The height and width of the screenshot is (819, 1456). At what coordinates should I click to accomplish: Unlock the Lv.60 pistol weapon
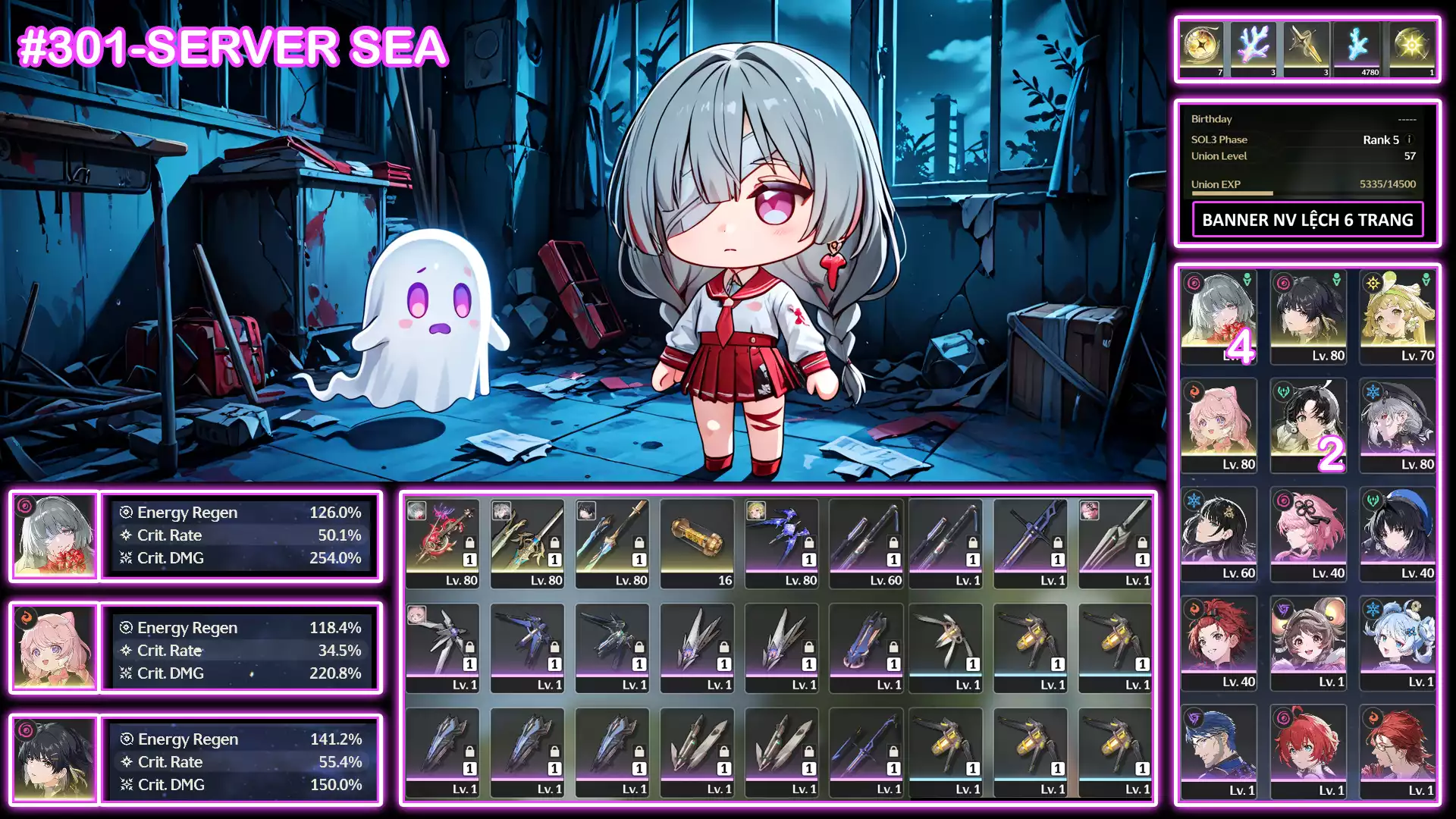click(x=893, y=542)
